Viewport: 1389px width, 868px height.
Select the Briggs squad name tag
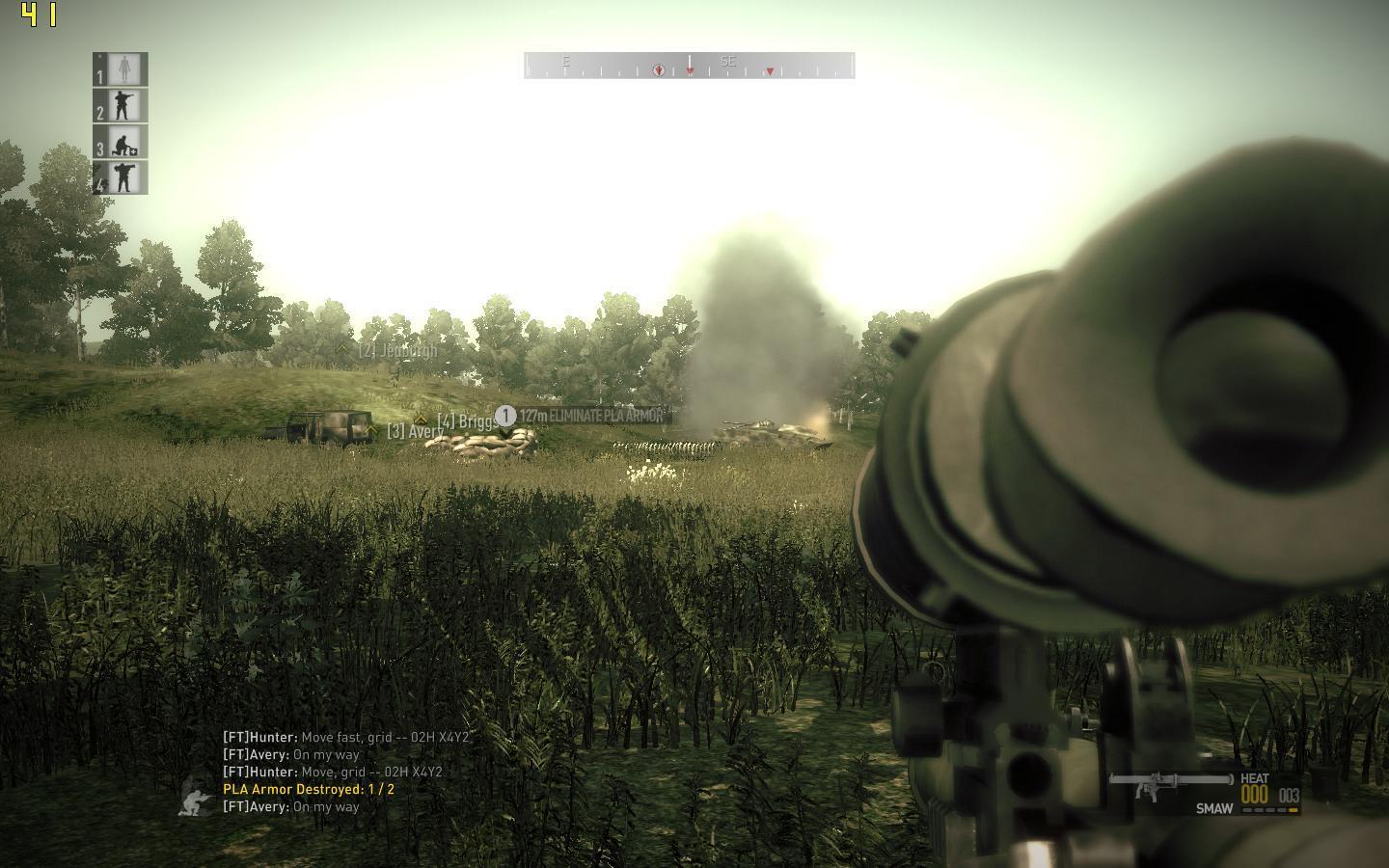coord(468,421)
